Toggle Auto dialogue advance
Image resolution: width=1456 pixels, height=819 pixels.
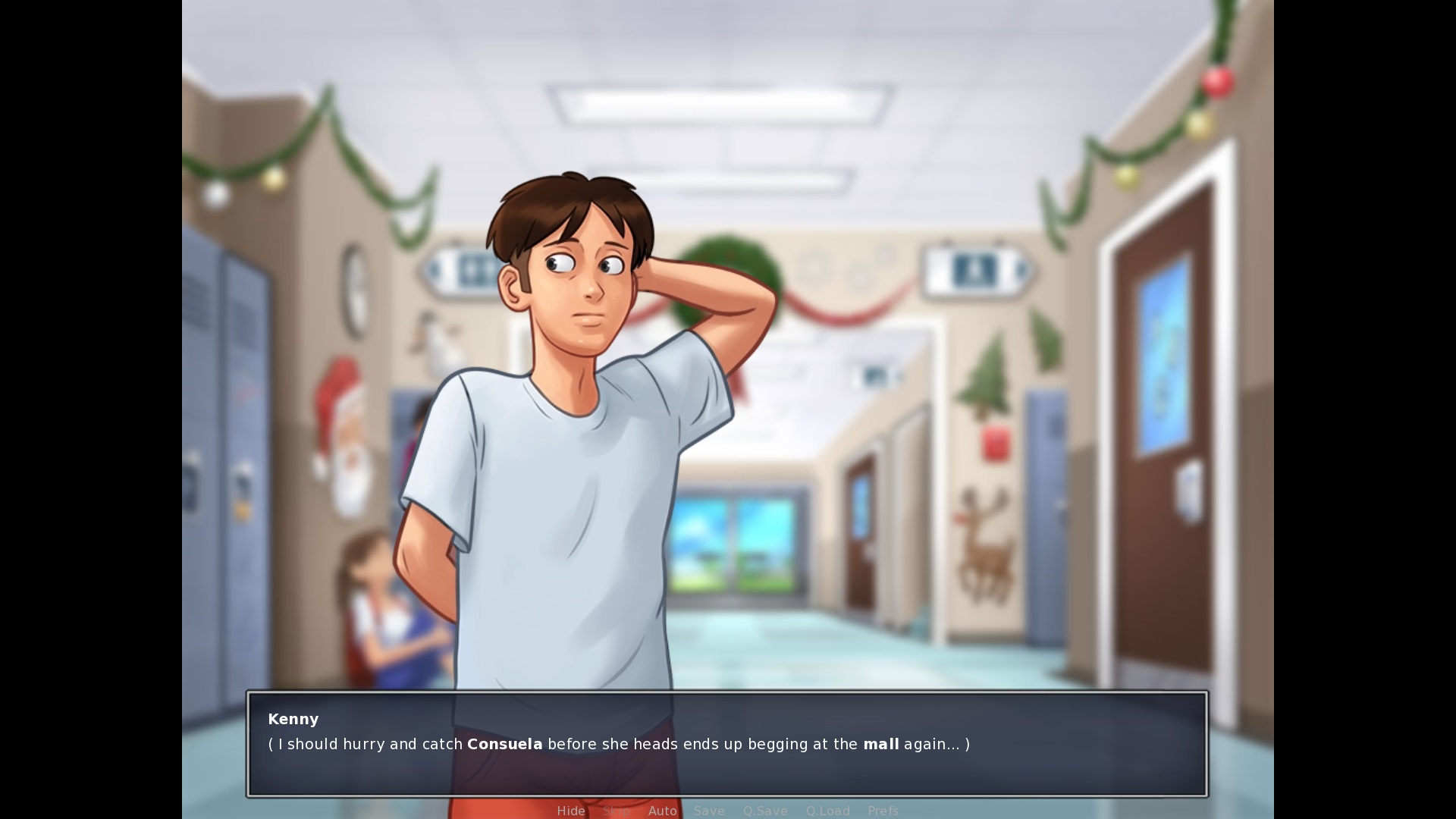tap(662, 811)
